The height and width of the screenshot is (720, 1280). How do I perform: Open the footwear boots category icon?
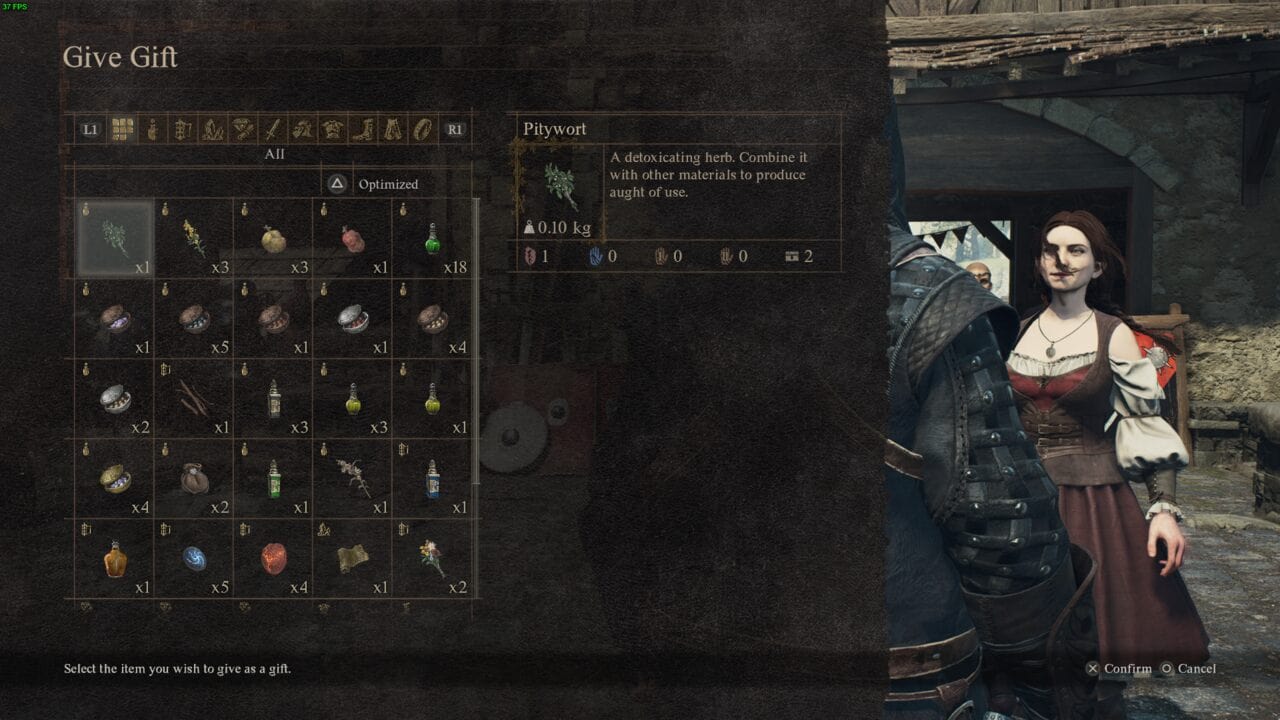(364, 129)
